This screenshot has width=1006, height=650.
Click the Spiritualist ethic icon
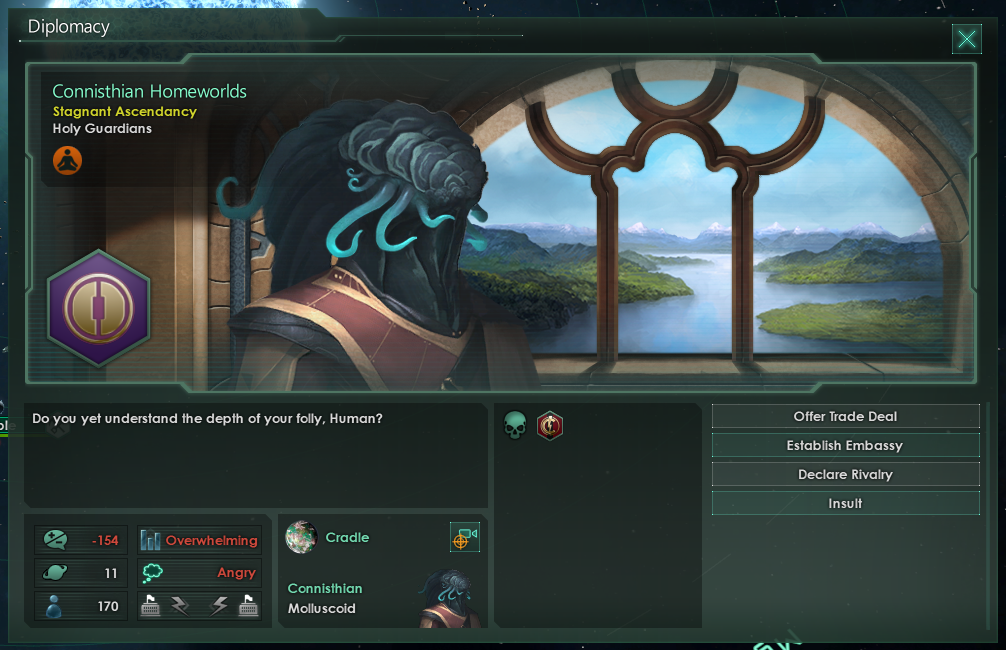[67, 159]
